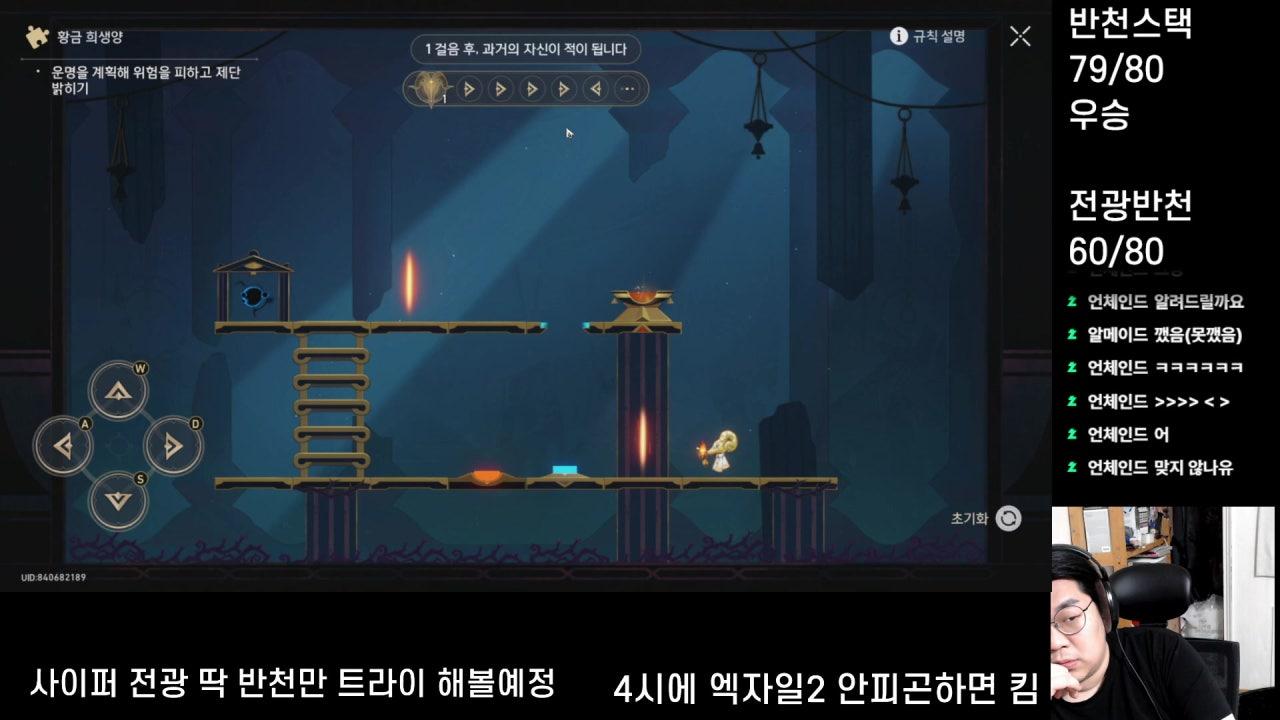Click the fourth forward-step arrow in the sequence
1280x720 pixels.
(565, 89)
